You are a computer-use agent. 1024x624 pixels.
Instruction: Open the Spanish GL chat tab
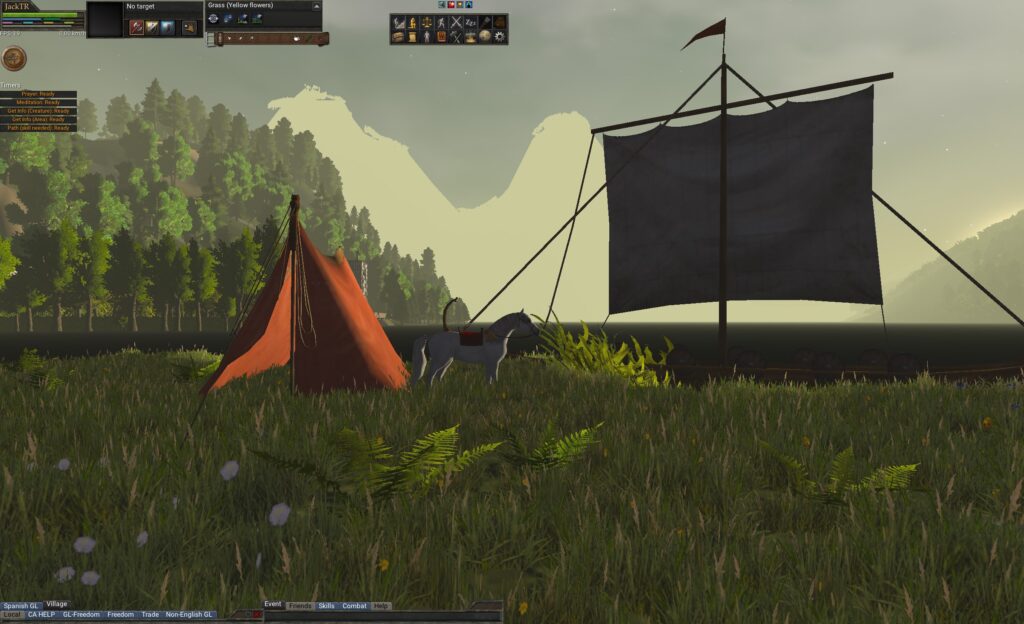pyautogui.click(x=21, y=605)
